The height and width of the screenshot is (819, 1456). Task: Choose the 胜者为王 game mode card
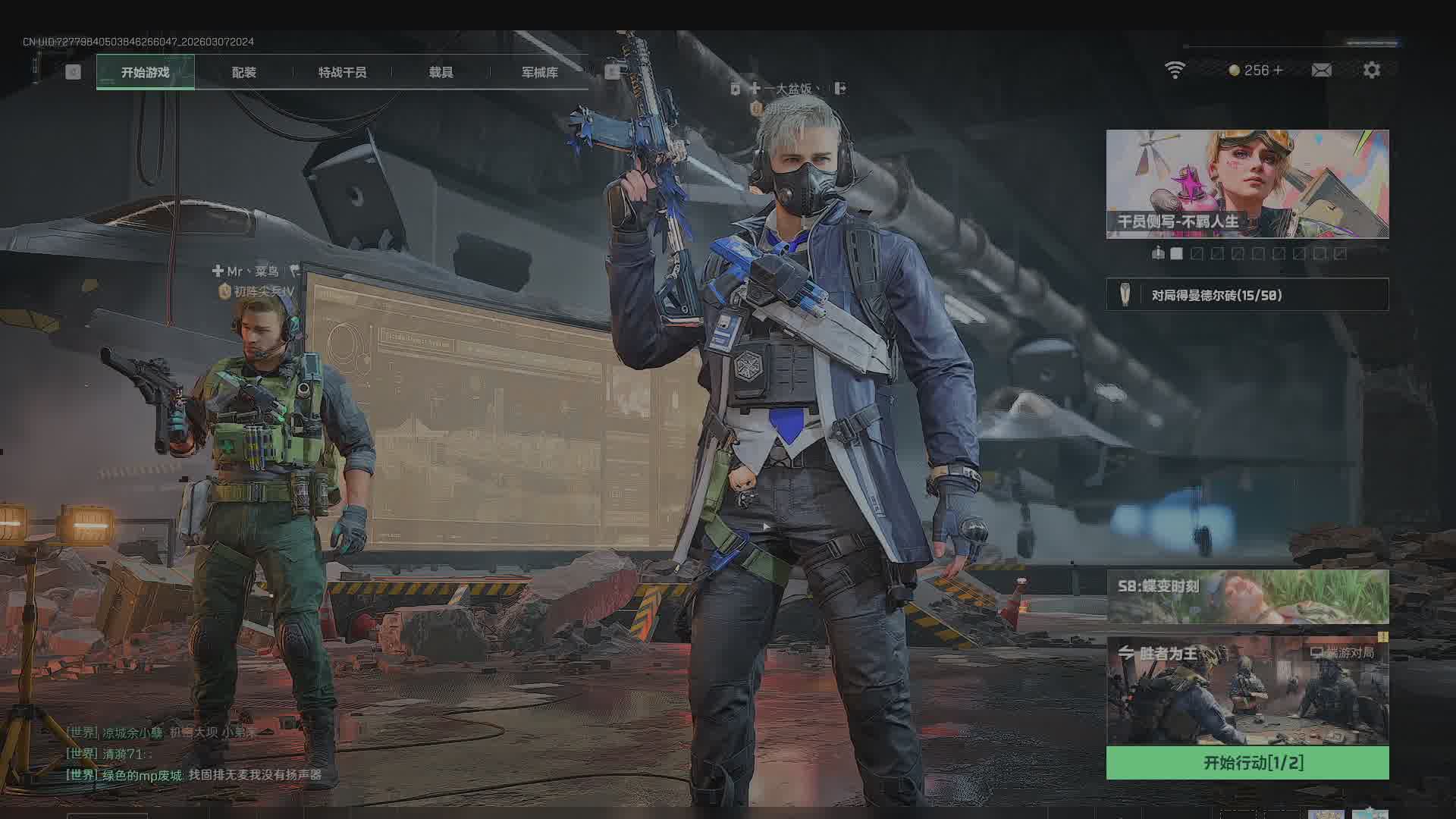click(x=1247, y=692)
